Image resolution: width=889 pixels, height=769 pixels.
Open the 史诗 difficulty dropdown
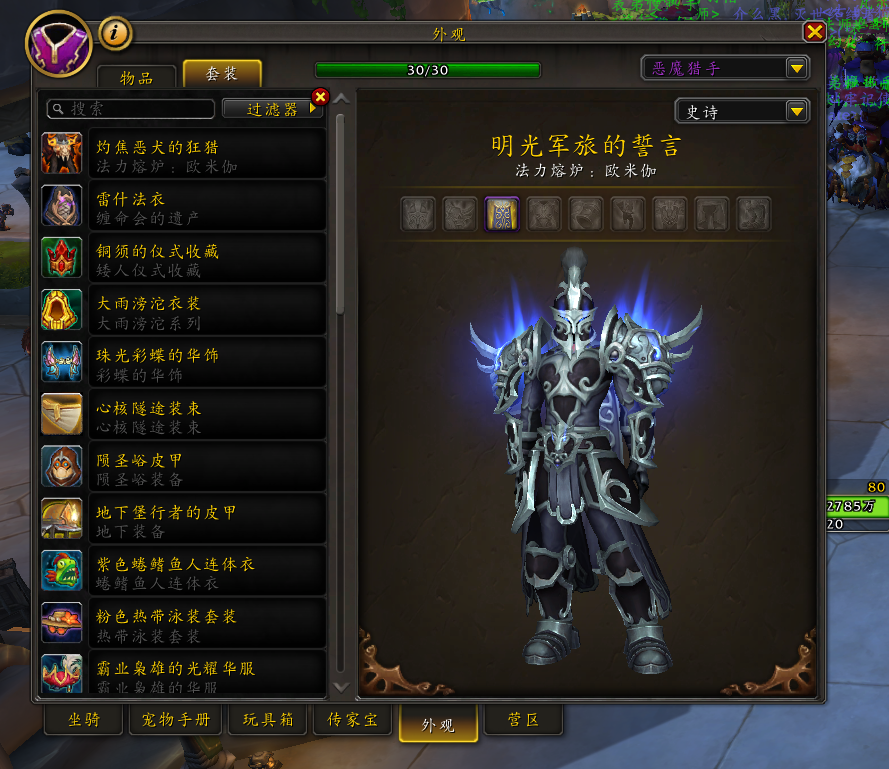coord(741,111)
